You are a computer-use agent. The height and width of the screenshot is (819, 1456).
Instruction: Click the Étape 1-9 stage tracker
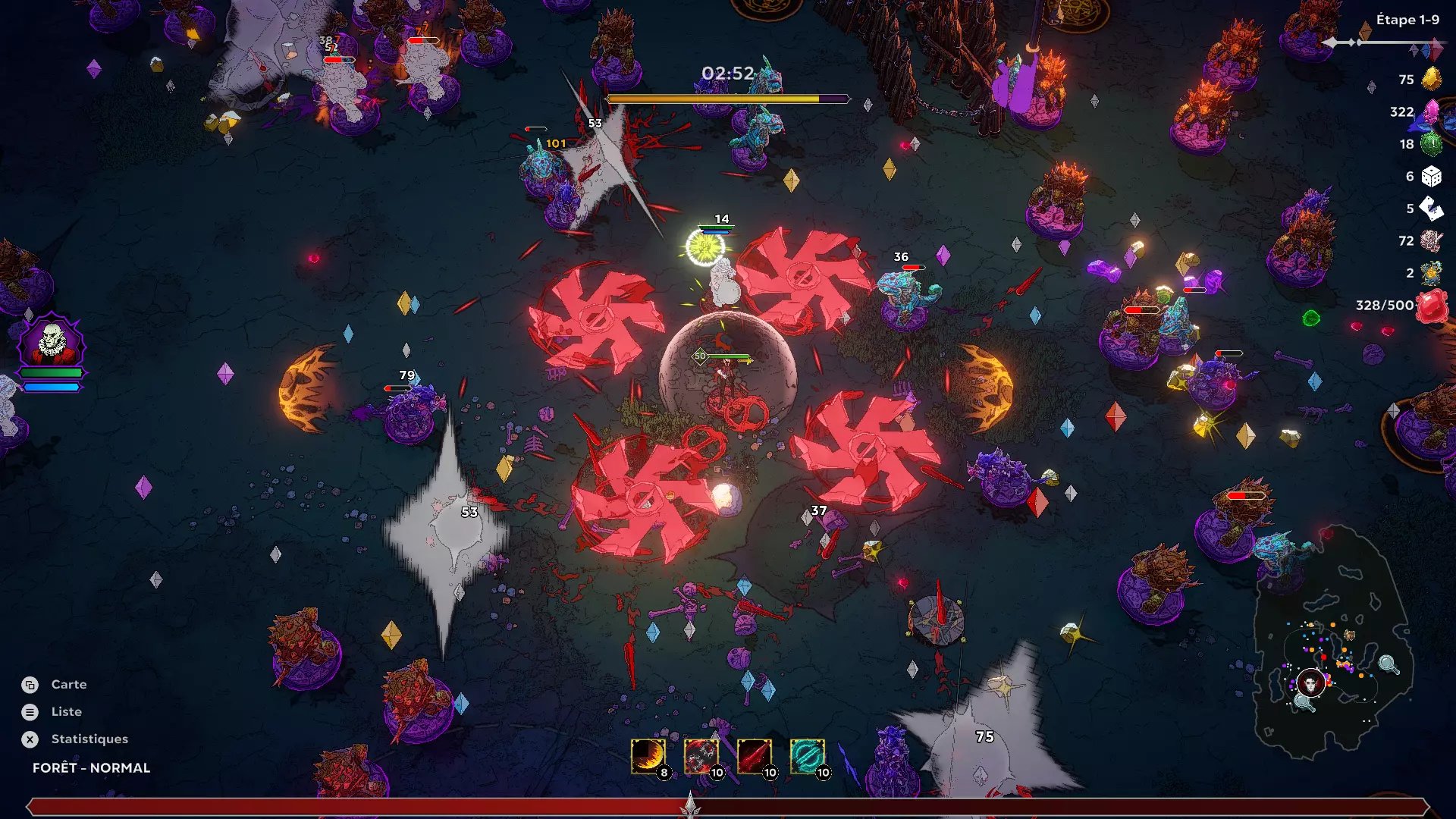point(1407,20)
